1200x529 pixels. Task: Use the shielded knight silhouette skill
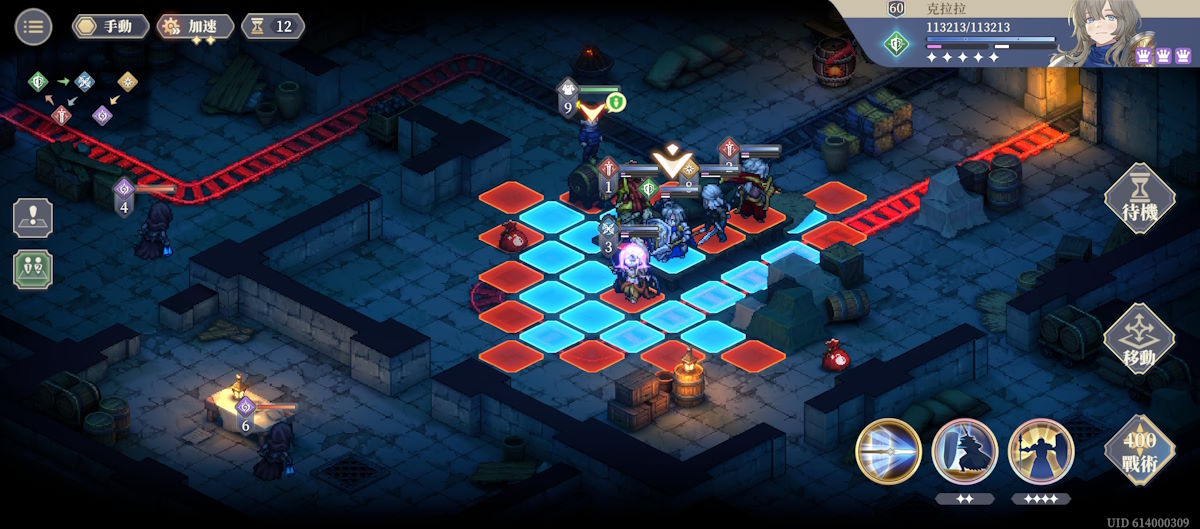pos(964,451)
